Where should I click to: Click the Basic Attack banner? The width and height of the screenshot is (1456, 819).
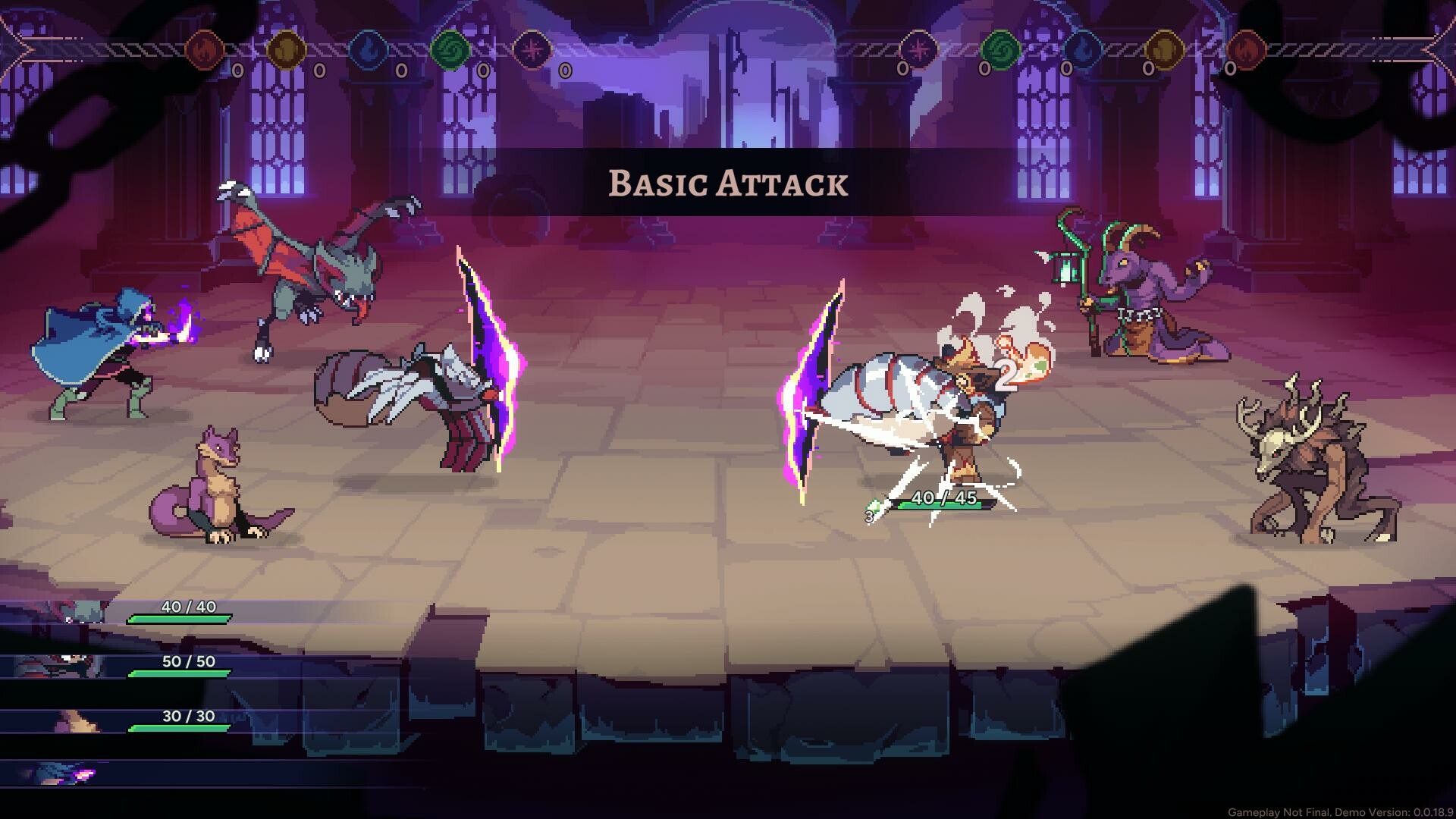pyautogui.click(x=726, y=183)
